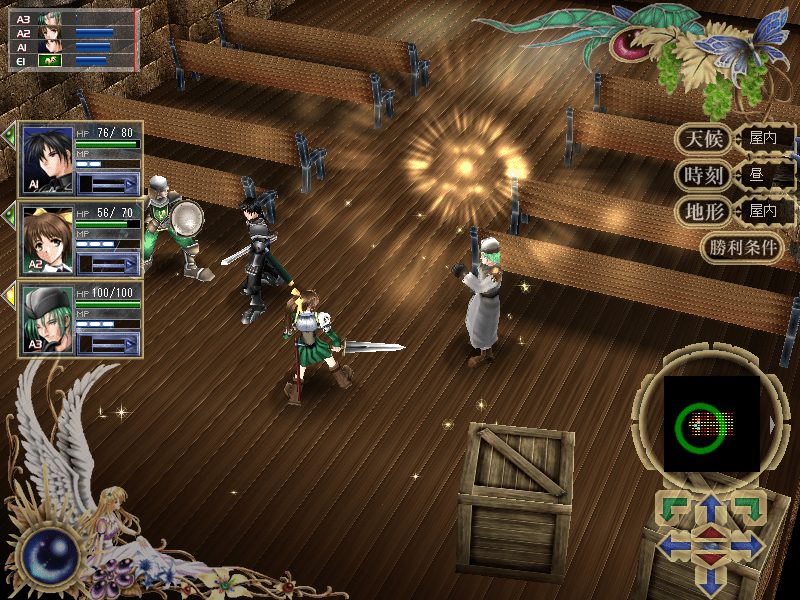800x600 pixels.
Task: Click the blue moon orb ornament
Action: click(x=48, y=554)
